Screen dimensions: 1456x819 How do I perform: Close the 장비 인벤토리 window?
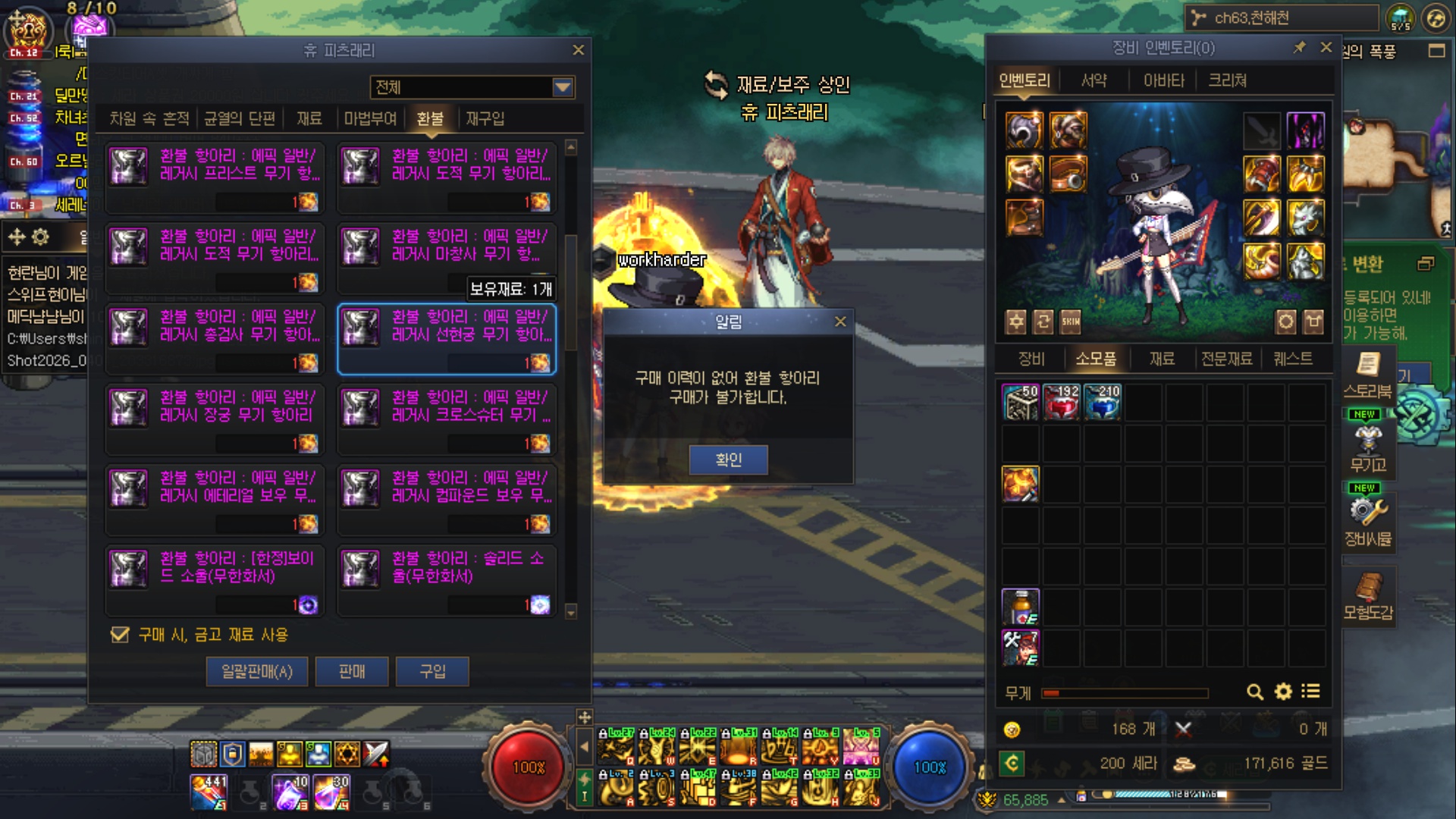tap(1326, 47)
